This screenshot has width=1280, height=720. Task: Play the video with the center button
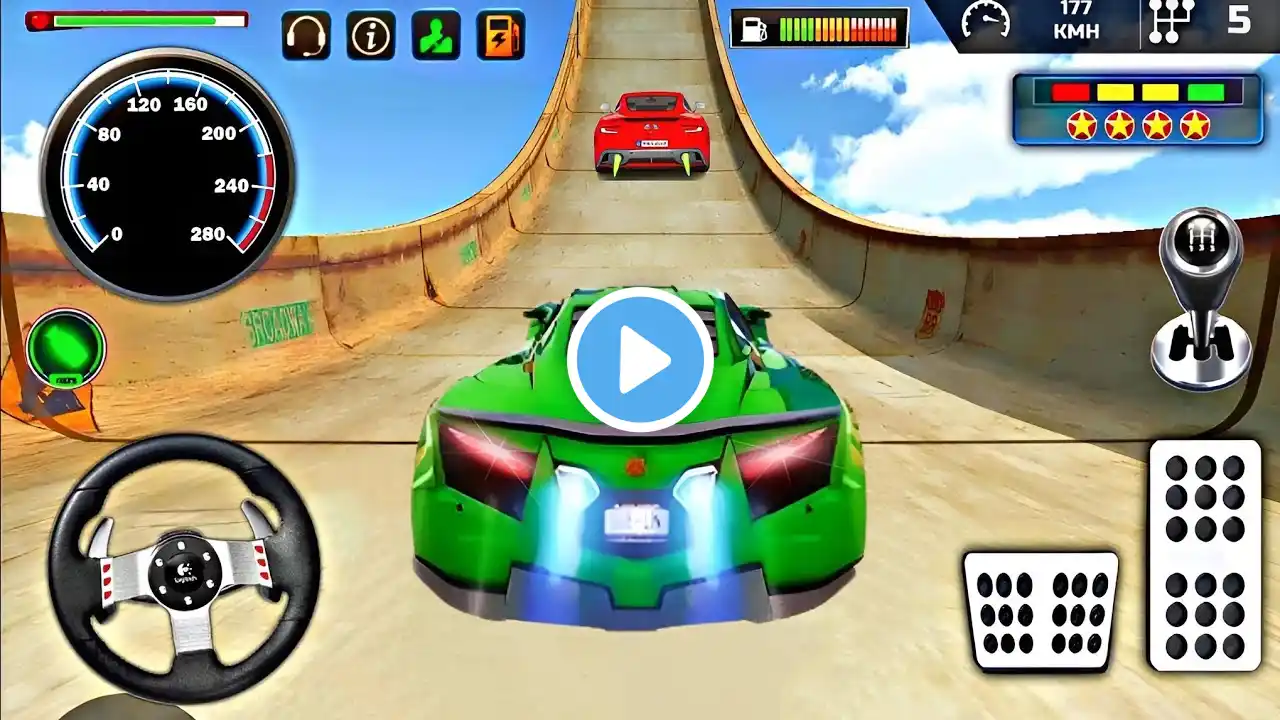(x=640, y=360)
